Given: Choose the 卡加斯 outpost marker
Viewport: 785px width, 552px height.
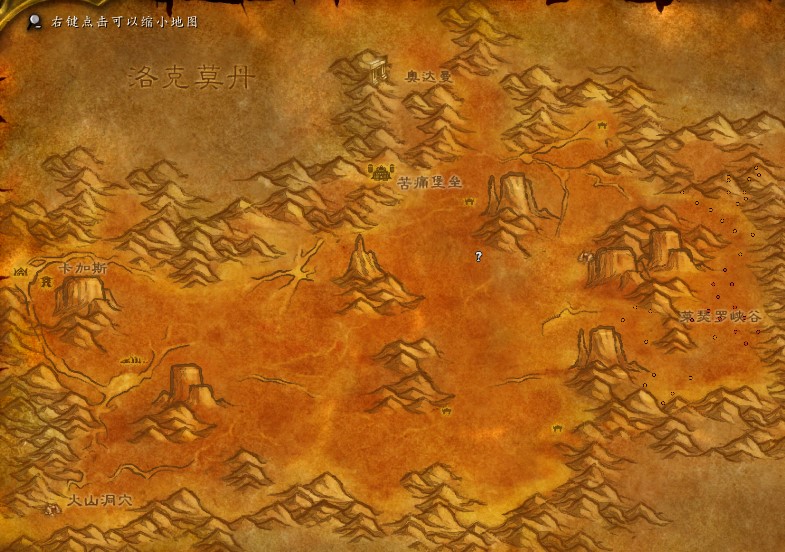Looking at the screenshot, I should coord(21,271).
